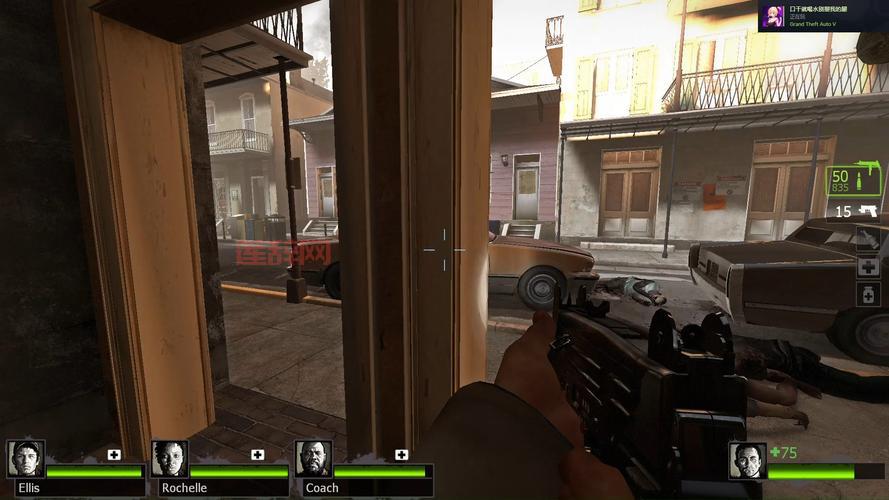Choose the first aid kit slot
889x500 pixels.
pos(867,266)
